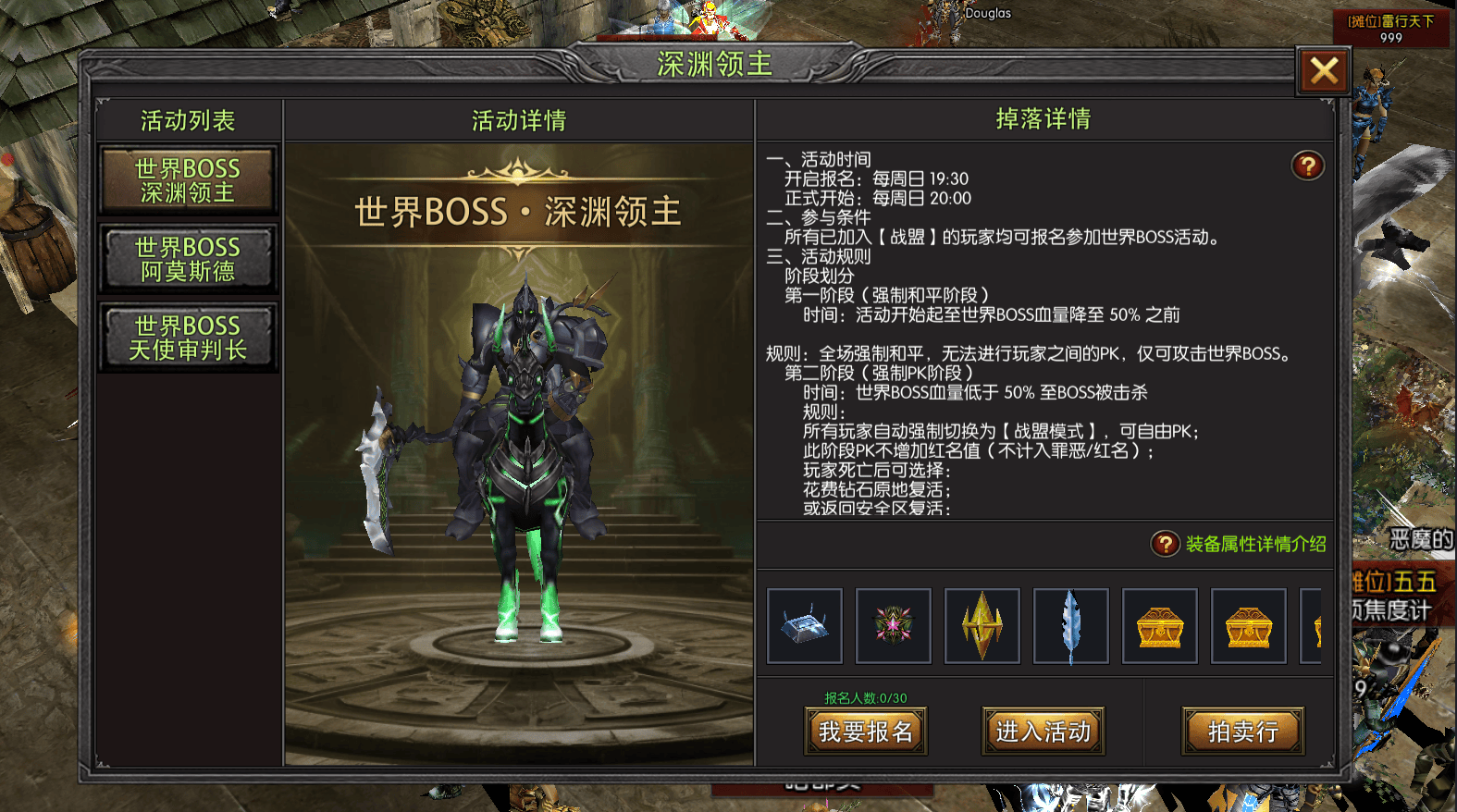Viewport: 1457px width, 812px height.
Task: Inspect the pink star emblem drop
Action: (894, 626)
